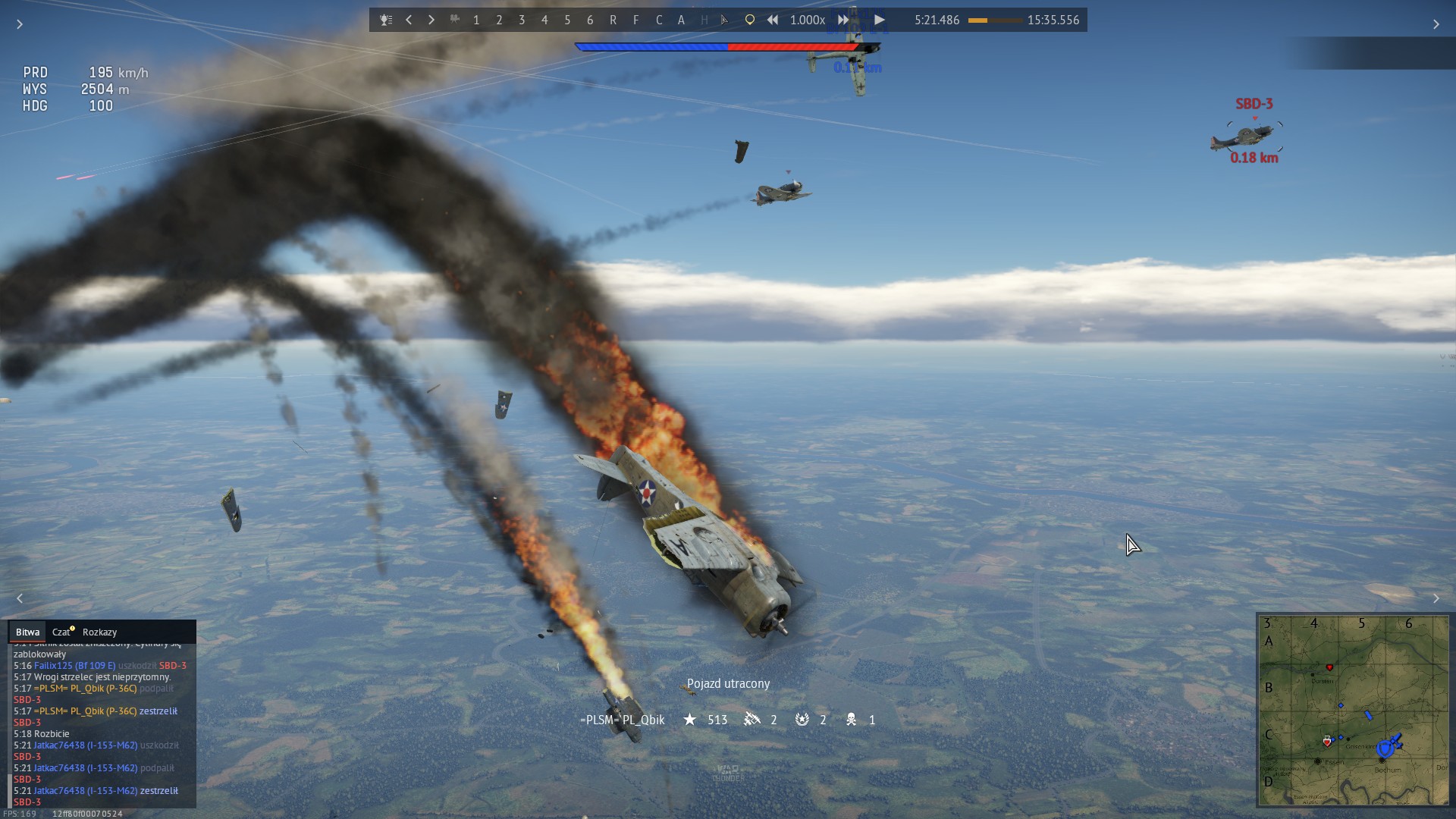Choose the A camera mode
Viewport: 1456px width, 819px height.
pyautogui.click(x=681, y=20)
